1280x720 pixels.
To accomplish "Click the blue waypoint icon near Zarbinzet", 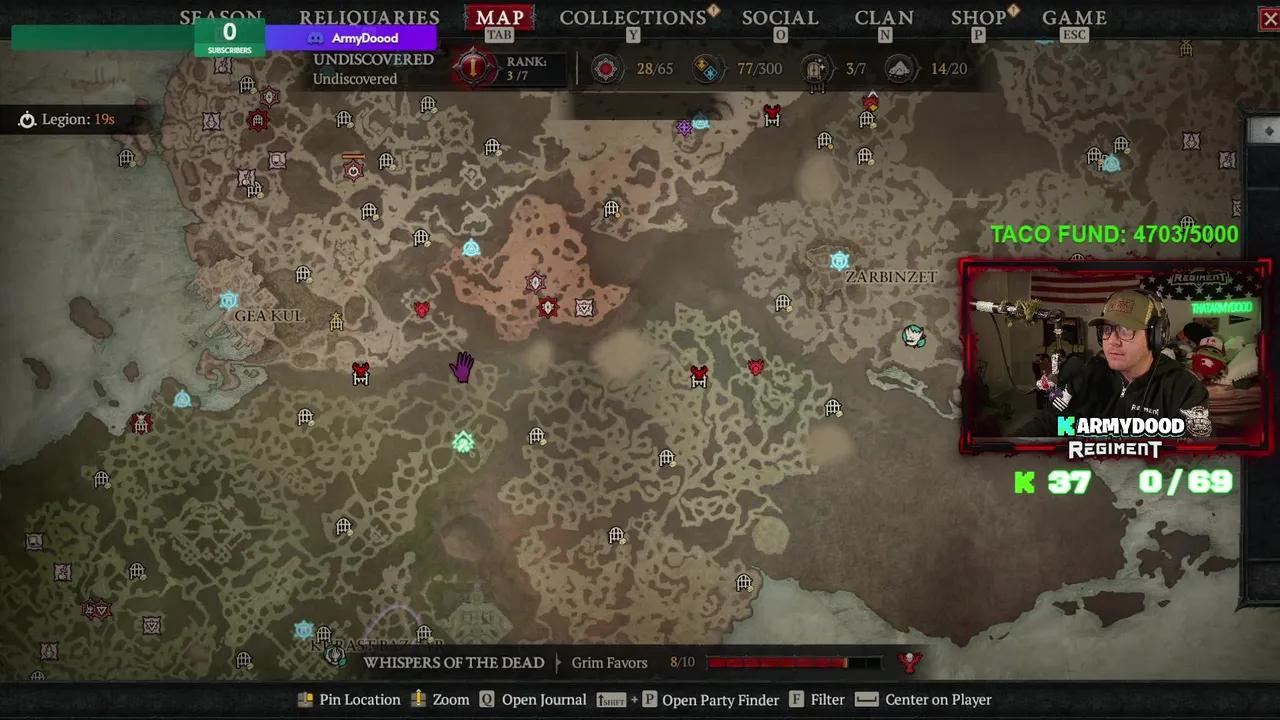I will pyautogui.click(x=839, y=260).
